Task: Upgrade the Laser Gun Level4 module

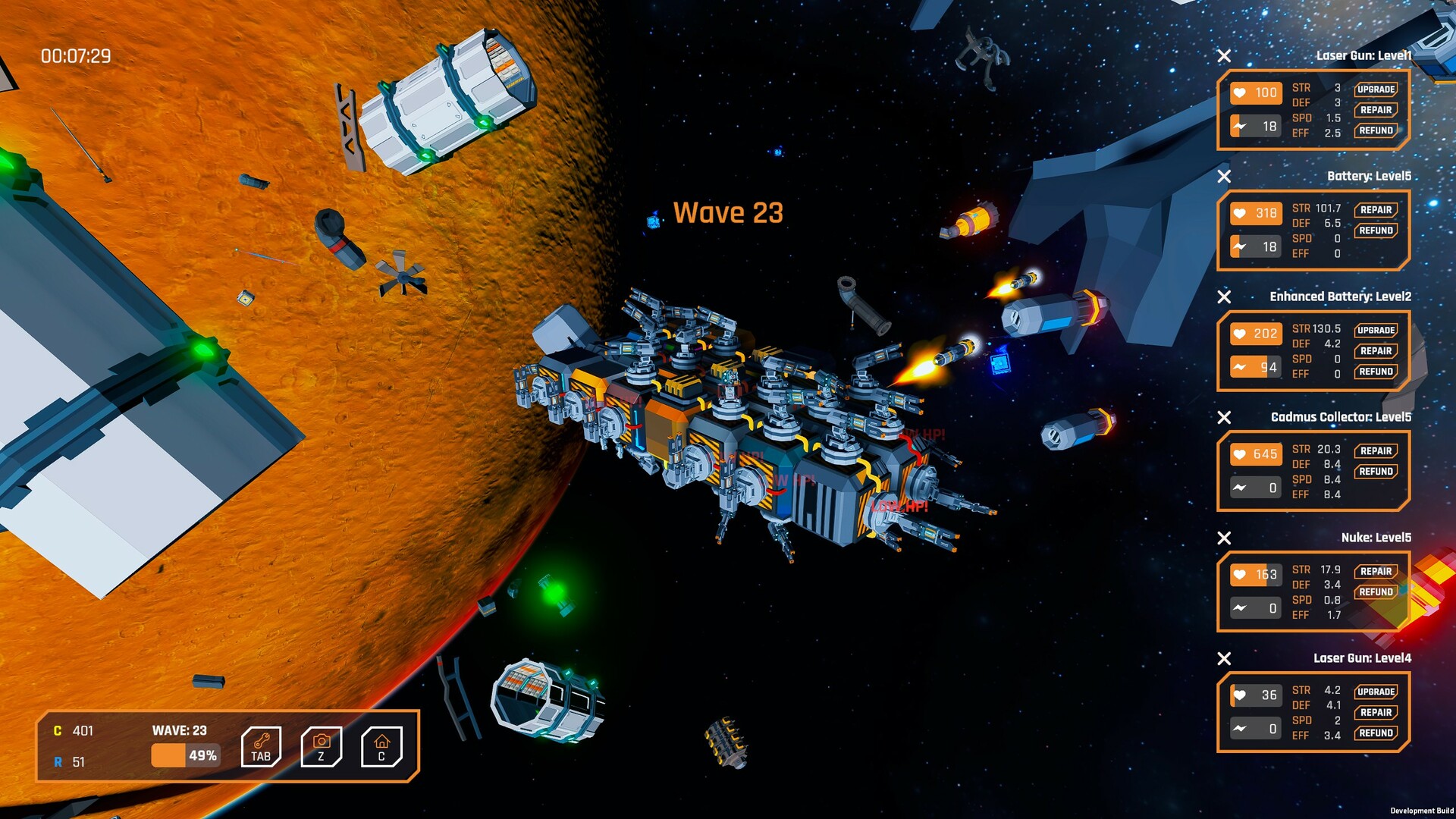Action: tap(1376, 692)
